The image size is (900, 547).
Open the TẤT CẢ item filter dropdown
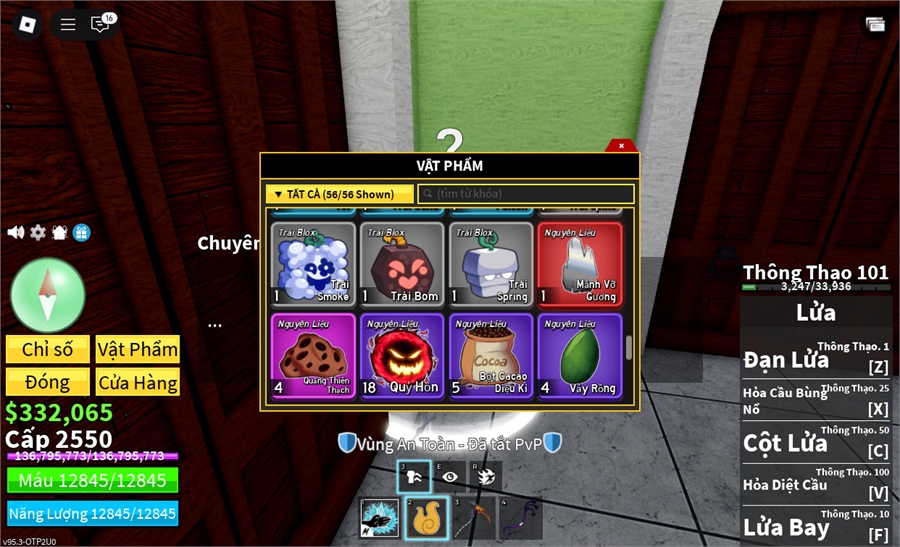pyautogui.click(x=340, y=194)
